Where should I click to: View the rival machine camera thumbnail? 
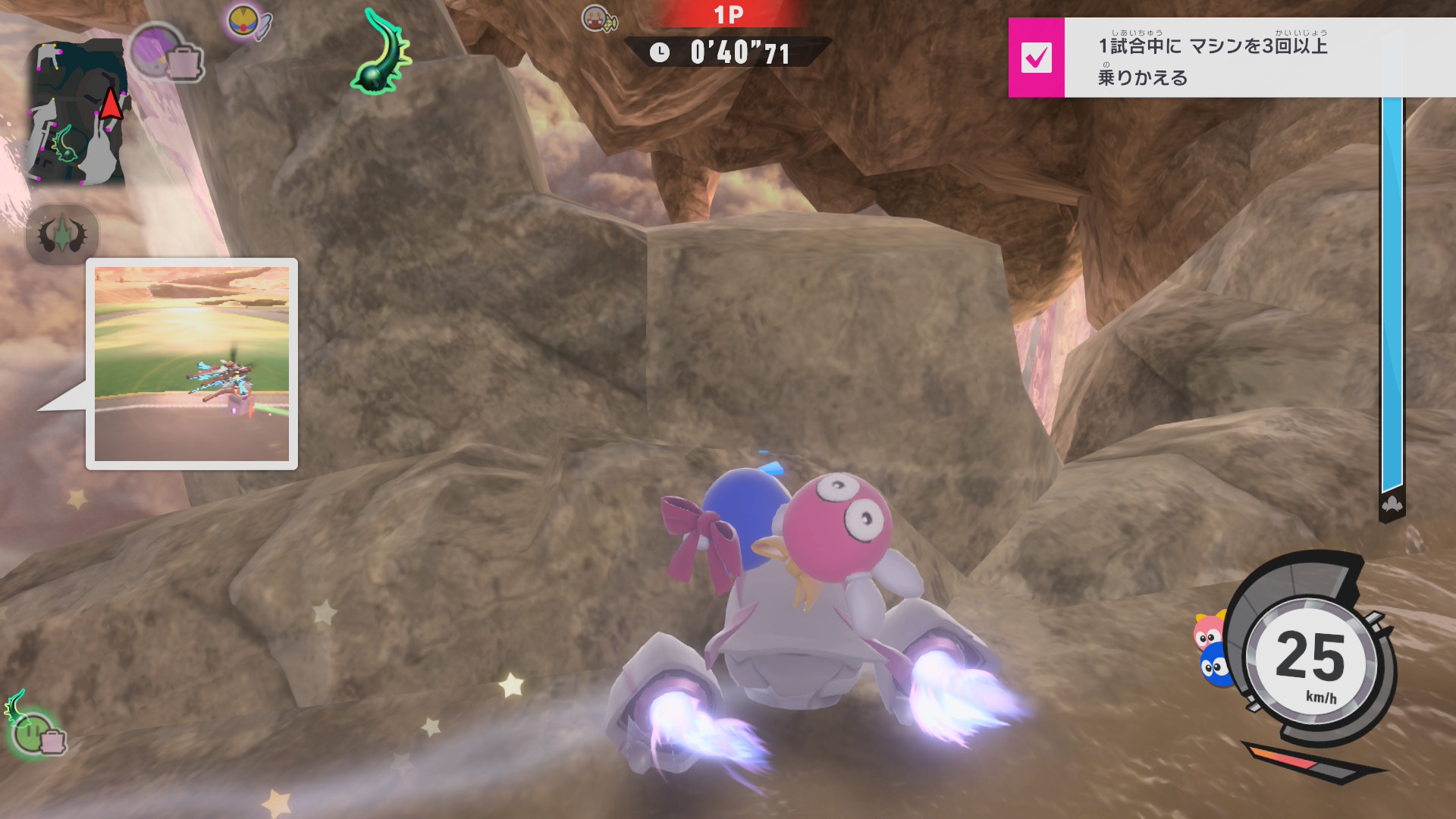coord(192,364)
